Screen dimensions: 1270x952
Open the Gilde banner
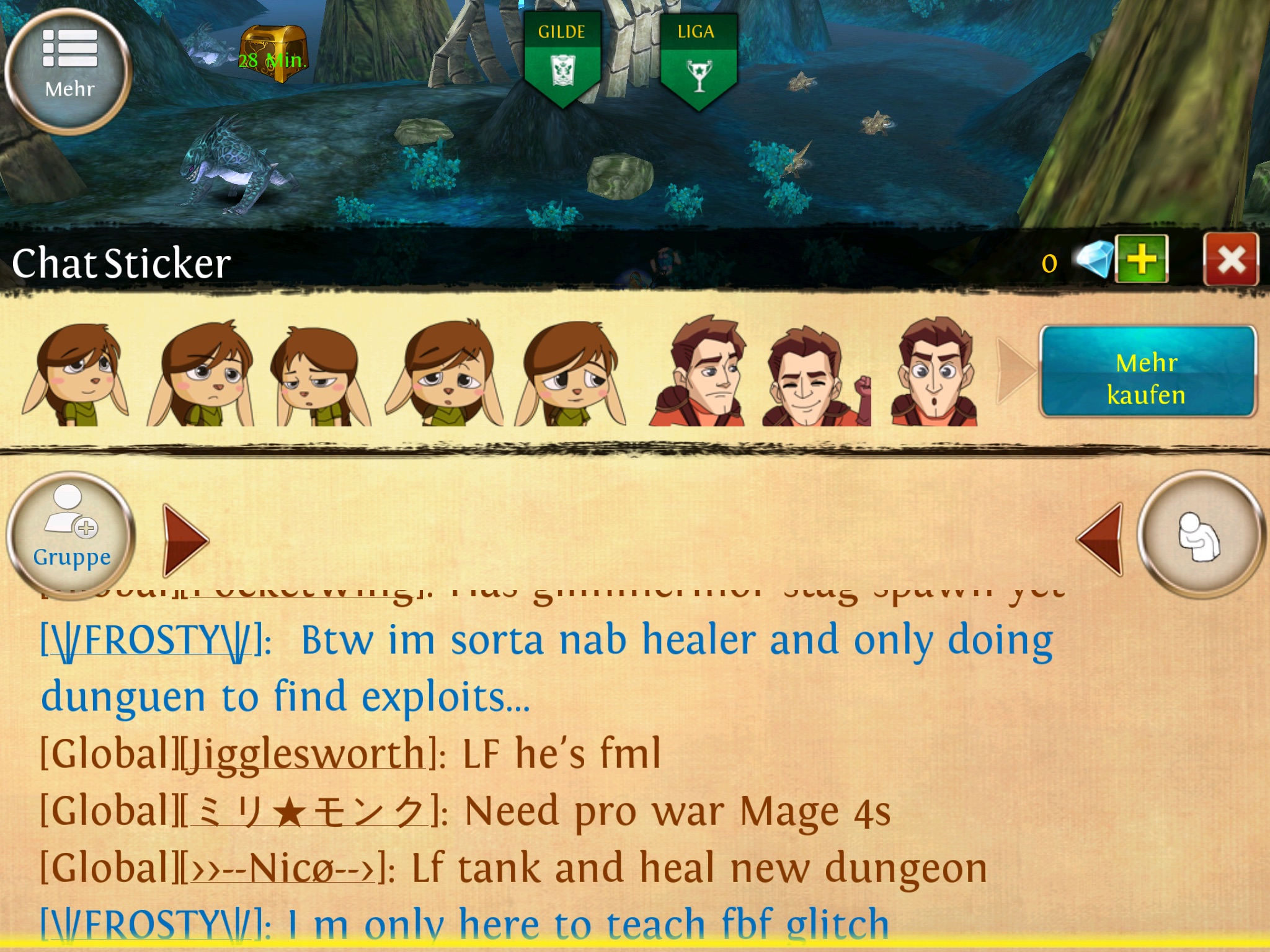[562, 59]
